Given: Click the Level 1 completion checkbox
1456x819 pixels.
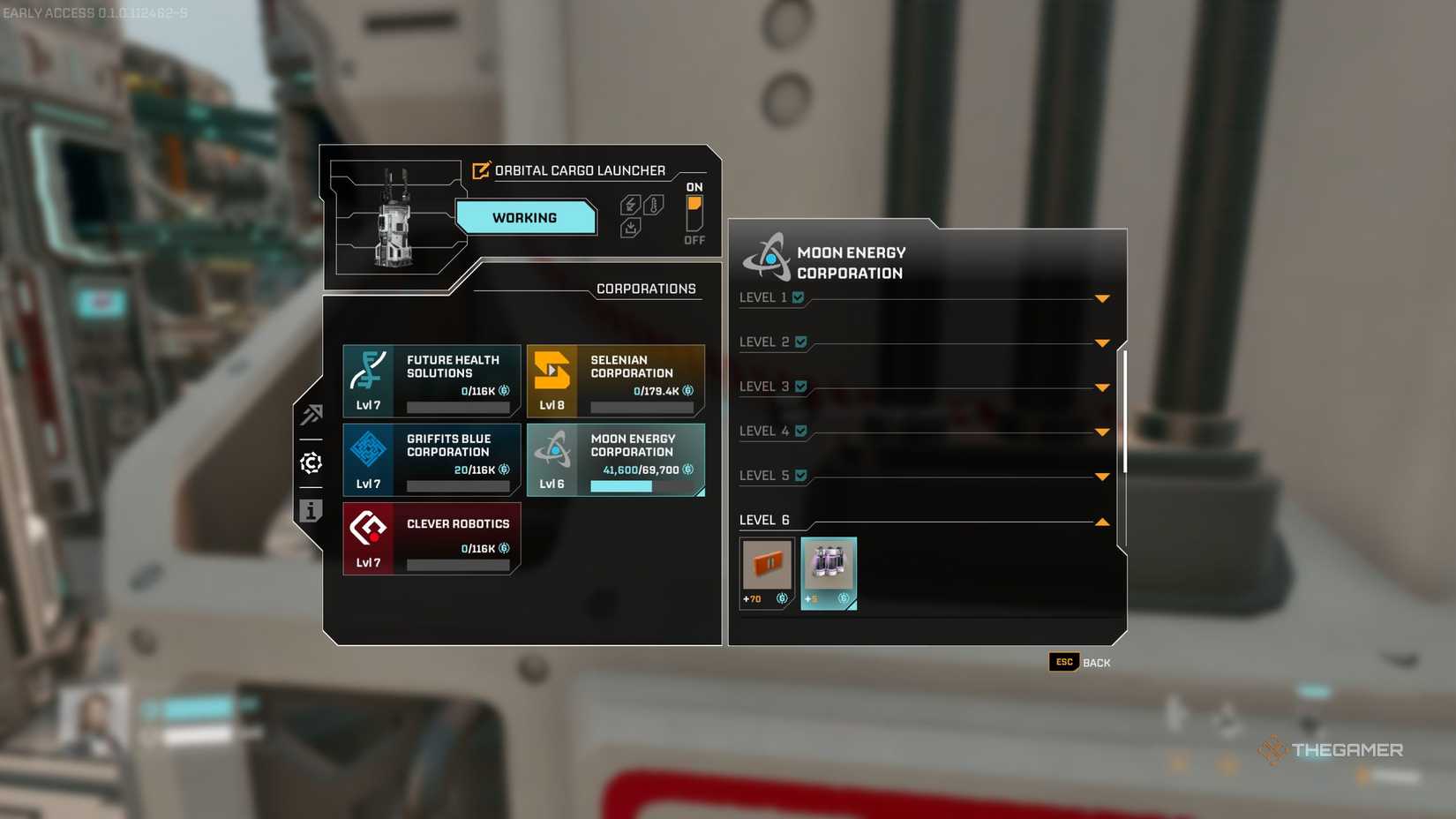Looking at the screenshot, I should 799,297.
